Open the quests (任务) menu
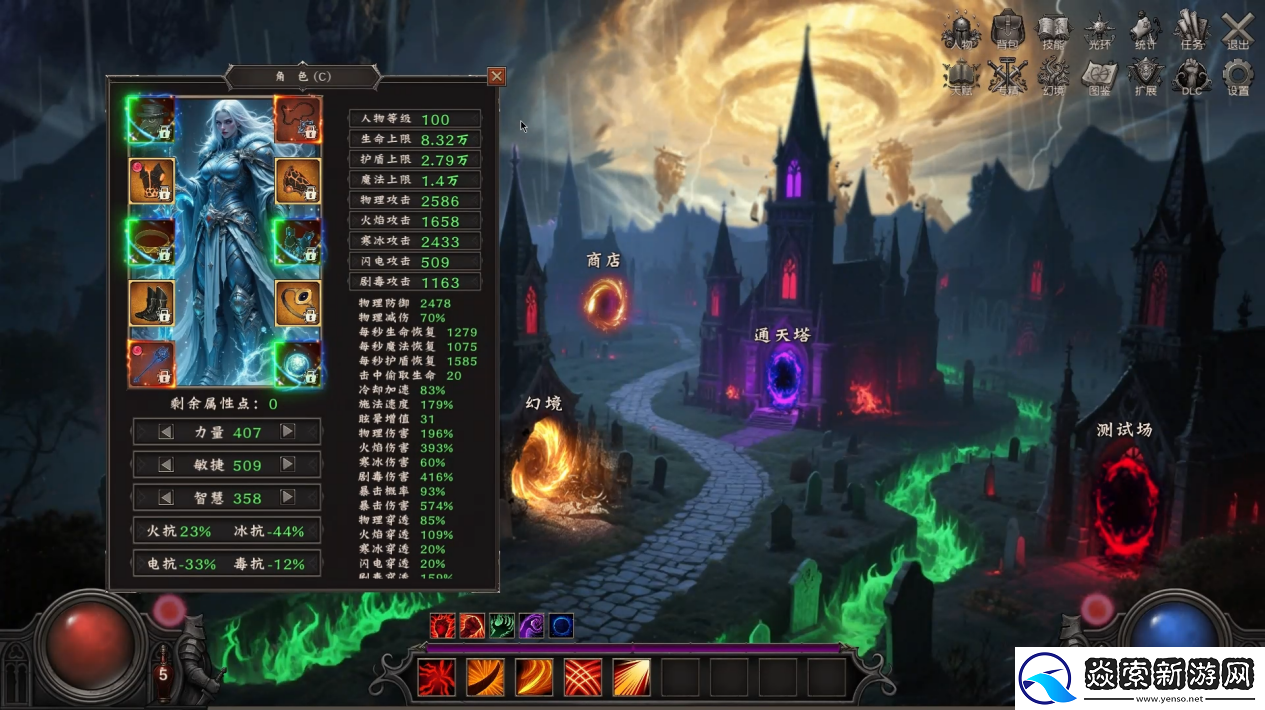Image resolution: width=1265 pixels, height=710 pixels. point(1192,30)
